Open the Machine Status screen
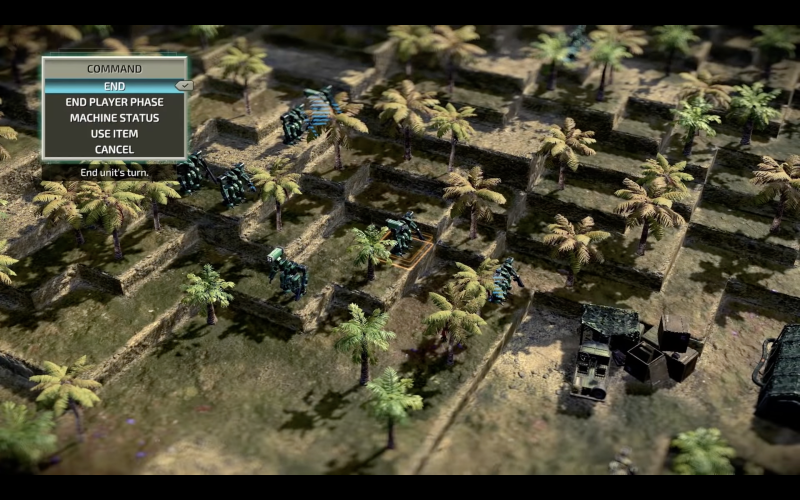 114,118
